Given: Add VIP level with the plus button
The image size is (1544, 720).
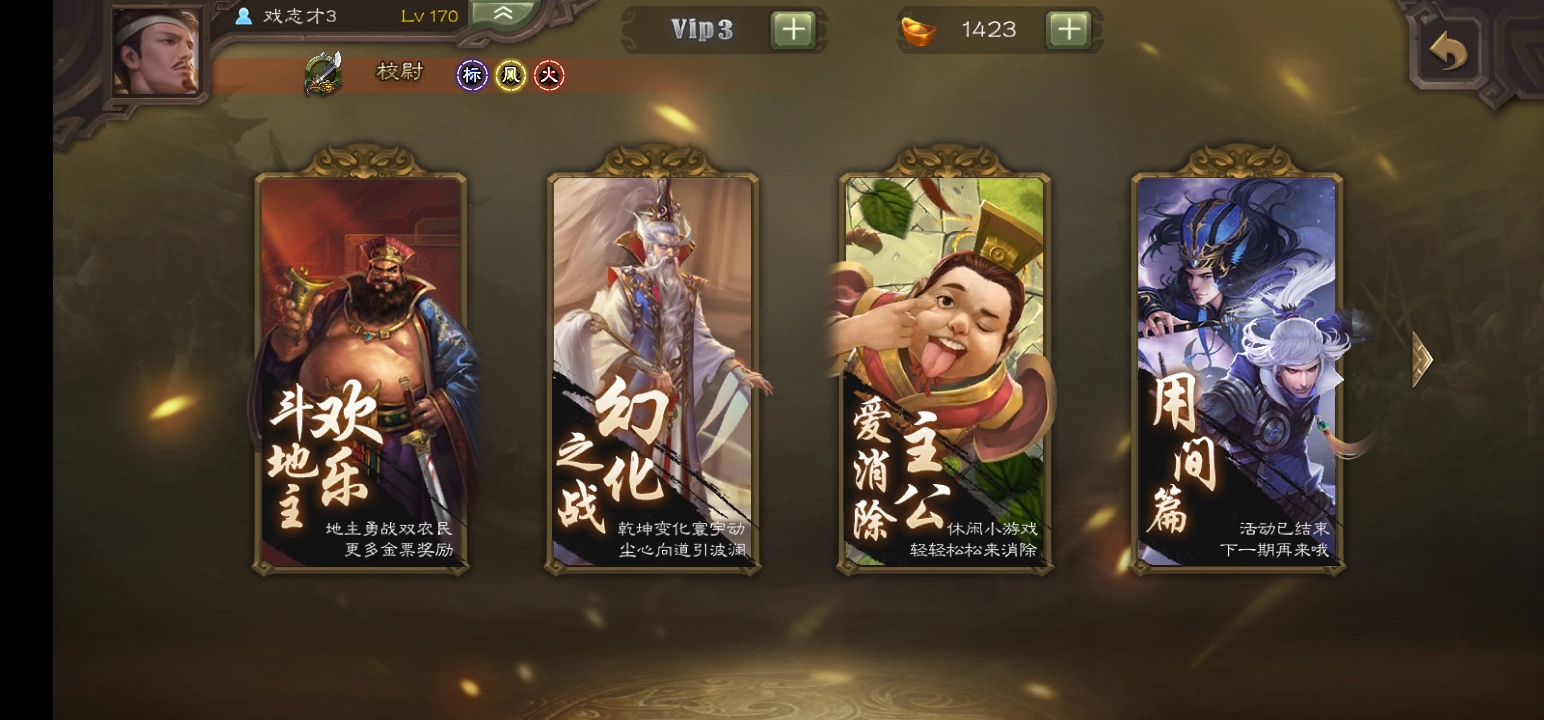Looking at the screenshot, I should (x=793, y=30).
